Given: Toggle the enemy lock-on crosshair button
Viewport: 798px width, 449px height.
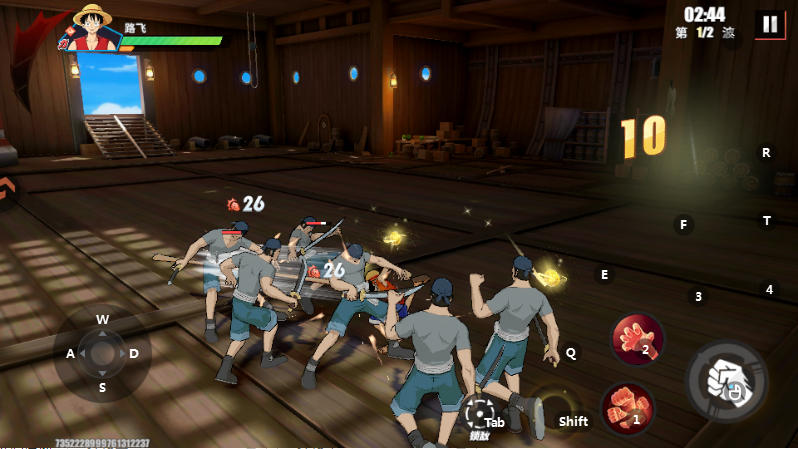Looking at the screenshot, I should coord(477,413).
